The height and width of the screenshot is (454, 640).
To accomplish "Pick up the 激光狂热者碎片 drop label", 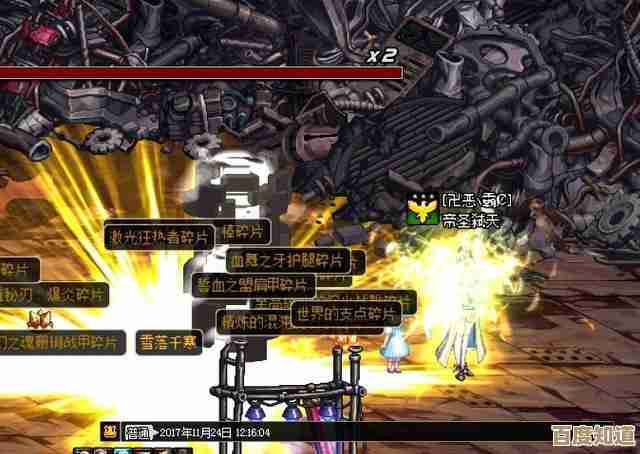I will tap(159, 237).
